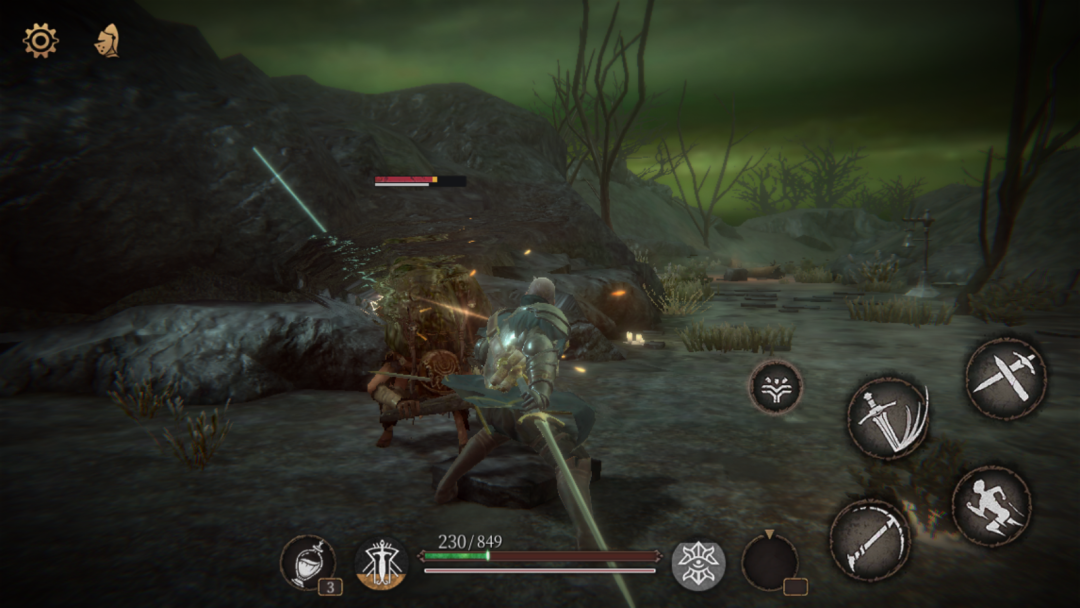Dodge with the running figure button
1080x608 pixels.
pos(990,505)
